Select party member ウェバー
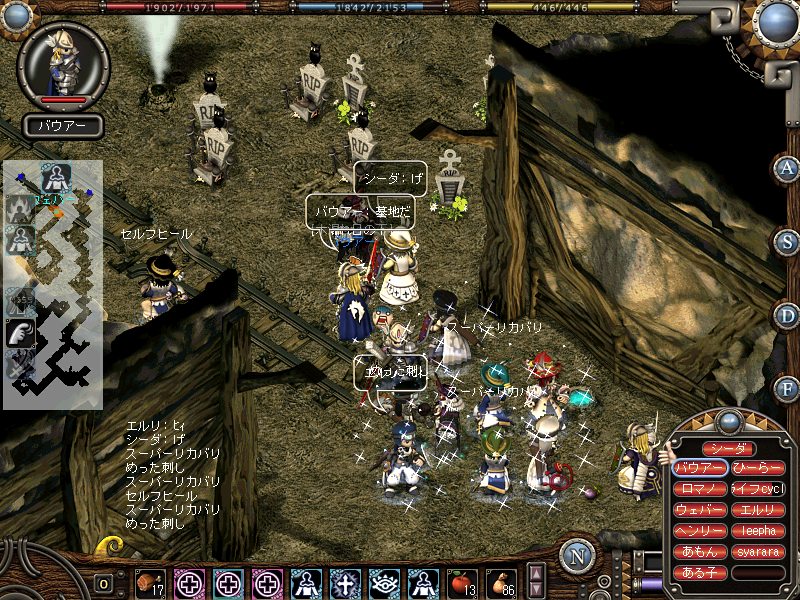The height and width of the screenshot is (600, 800). coord(700,510)
